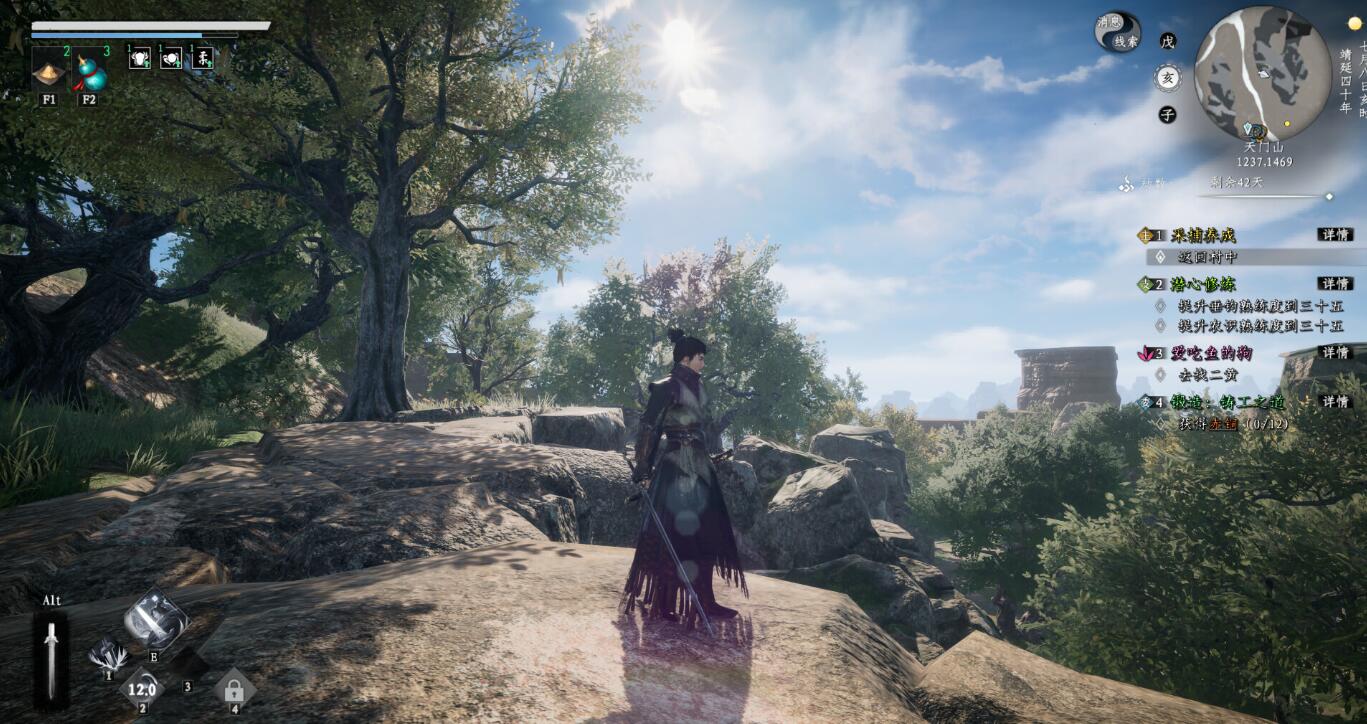Click the locked skill slot
This screenshot has height=724, width=1367.
(x=234, y=689)
